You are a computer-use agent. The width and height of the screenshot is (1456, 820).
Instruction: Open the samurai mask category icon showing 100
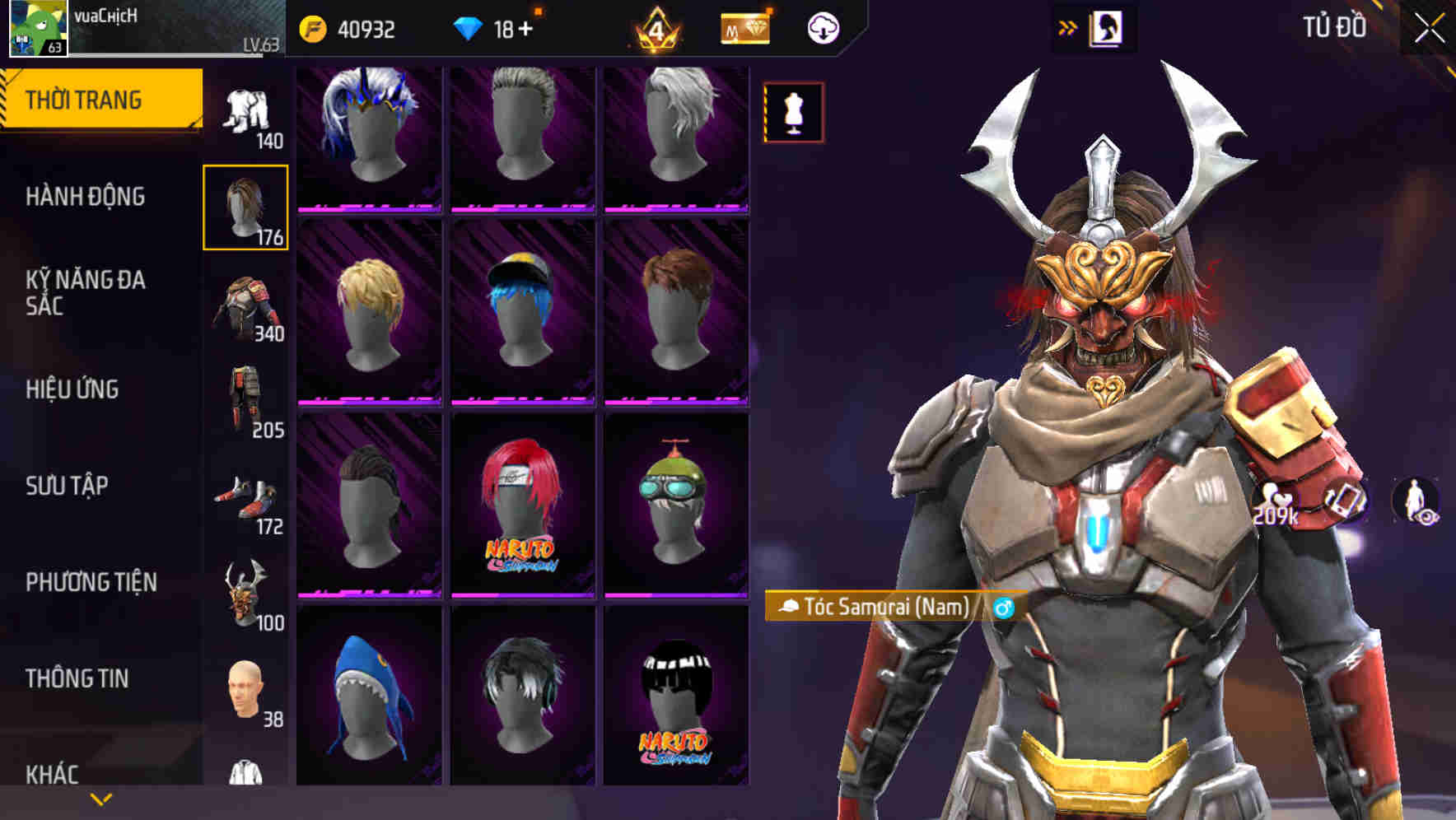point(245,589)
